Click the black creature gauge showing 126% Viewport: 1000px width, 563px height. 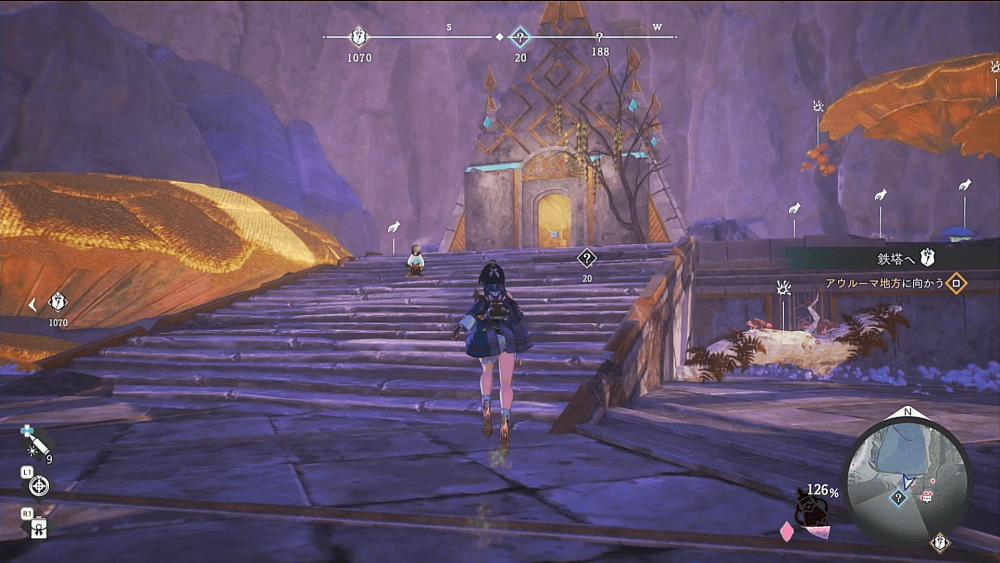click(x=810, y=508)
